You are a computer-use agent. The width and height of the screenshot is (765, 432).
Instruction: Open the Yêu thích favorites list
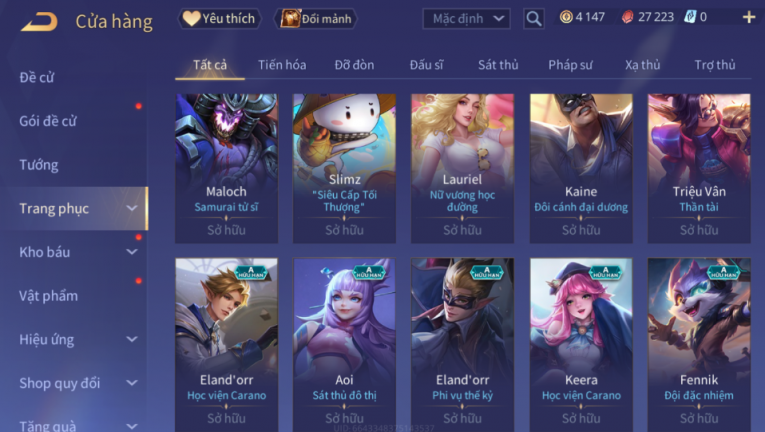pos(219,18)
